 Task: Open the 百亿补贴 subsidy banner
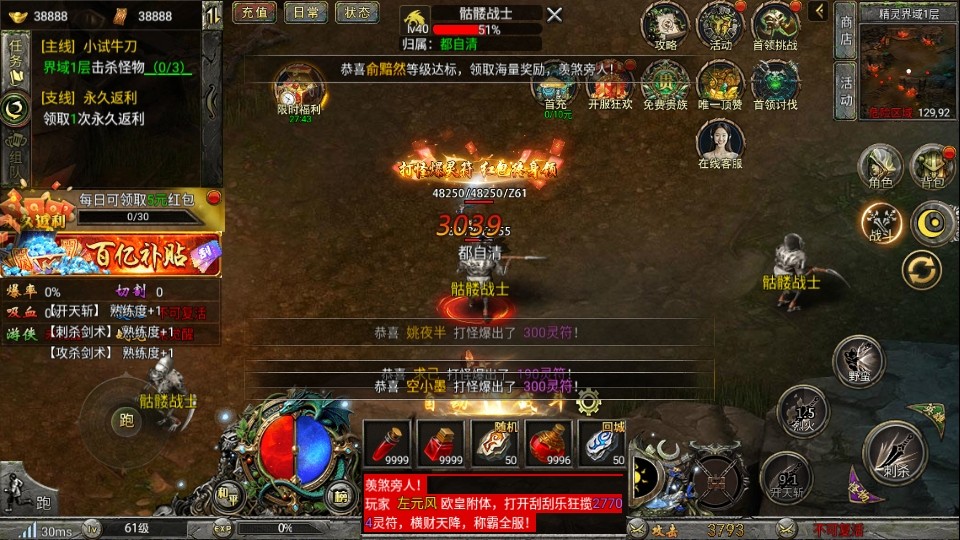(110, 255)
